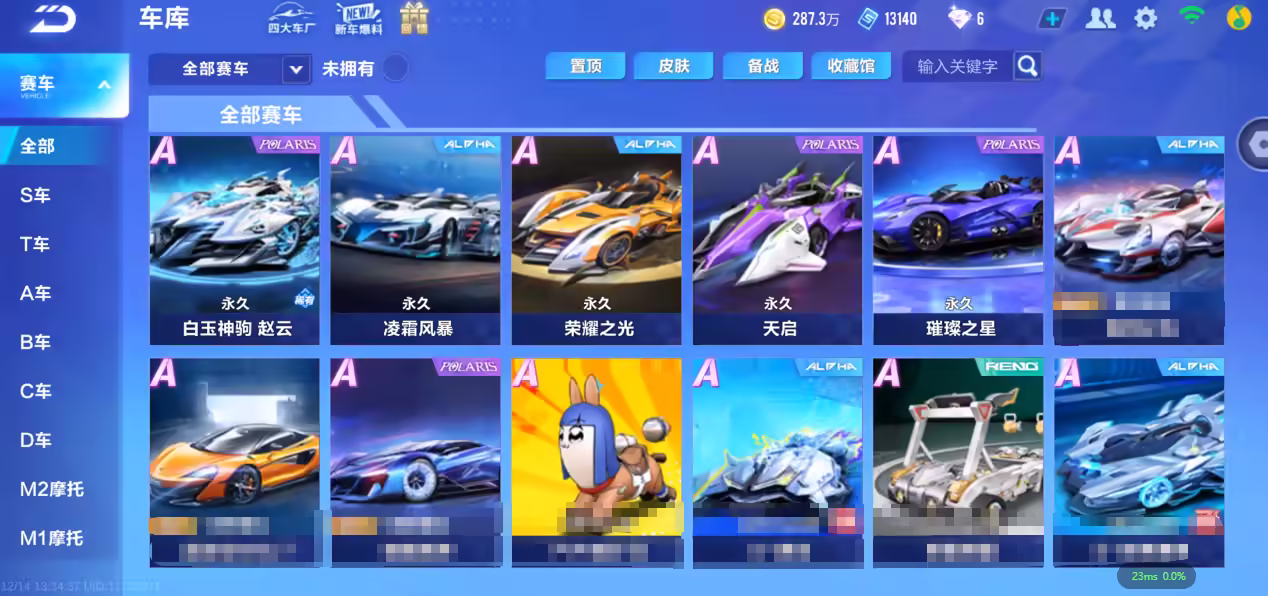Select the B车 category tab

(36, 342)
